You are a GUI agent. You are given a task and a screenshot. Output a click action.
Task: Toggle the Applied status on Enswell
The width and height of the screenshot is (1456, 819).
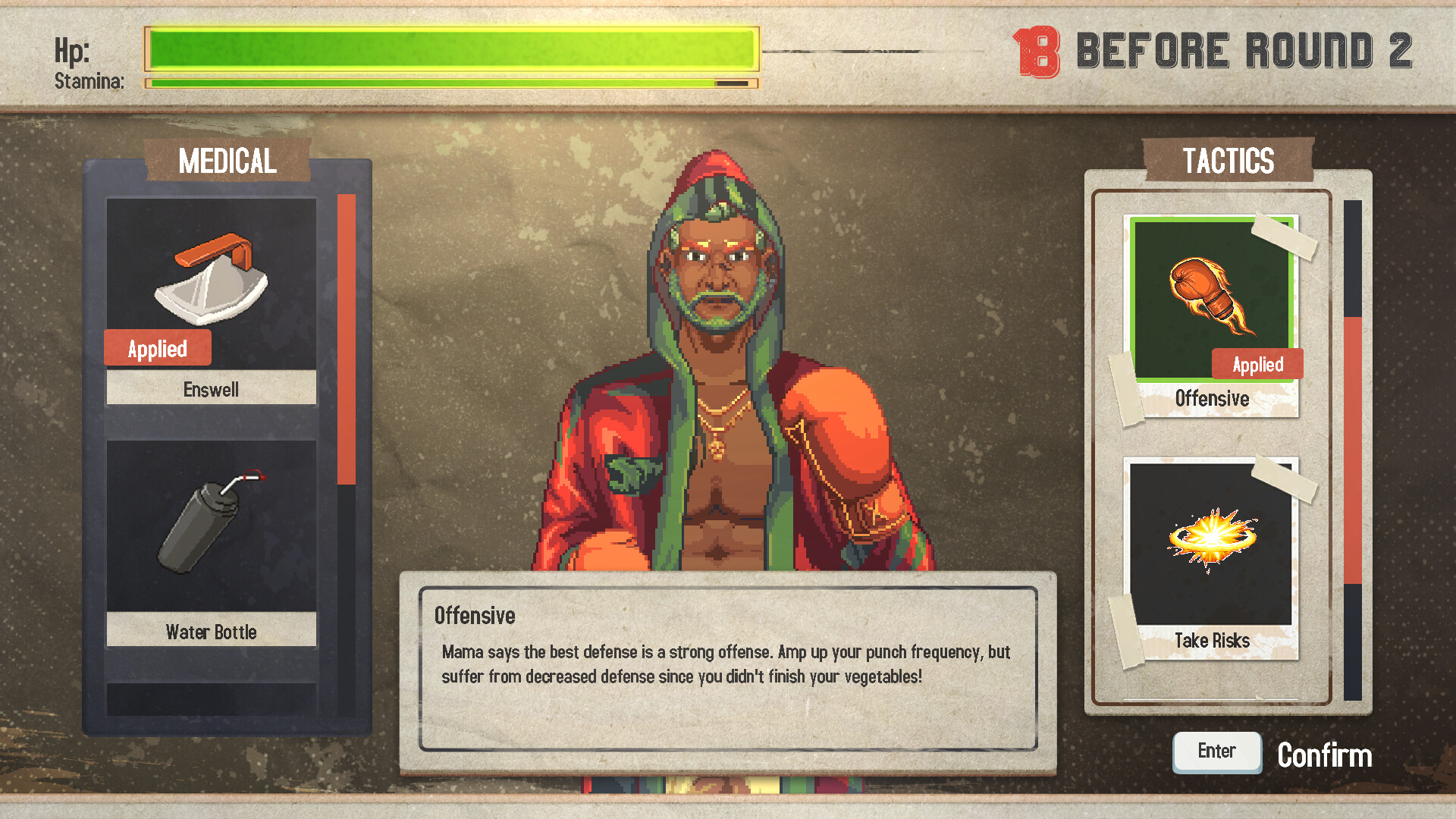click(157, 348)
